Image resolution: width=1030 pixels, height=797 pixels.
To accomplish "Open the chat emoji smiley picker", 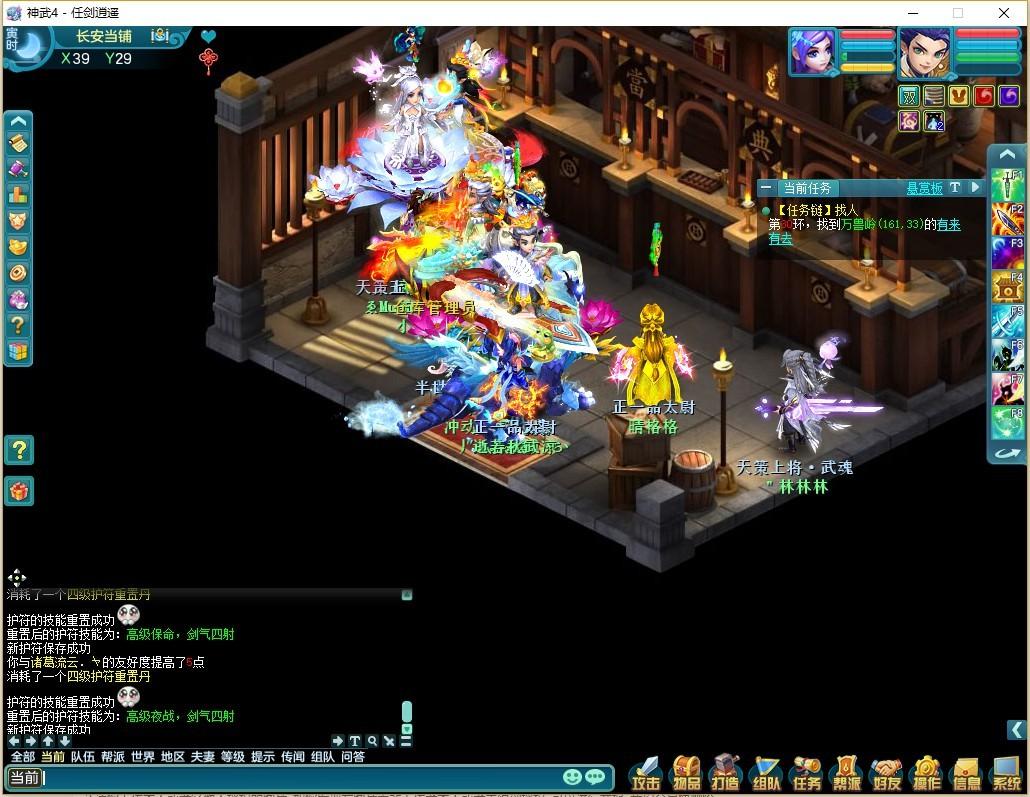I will coord(572,777).
